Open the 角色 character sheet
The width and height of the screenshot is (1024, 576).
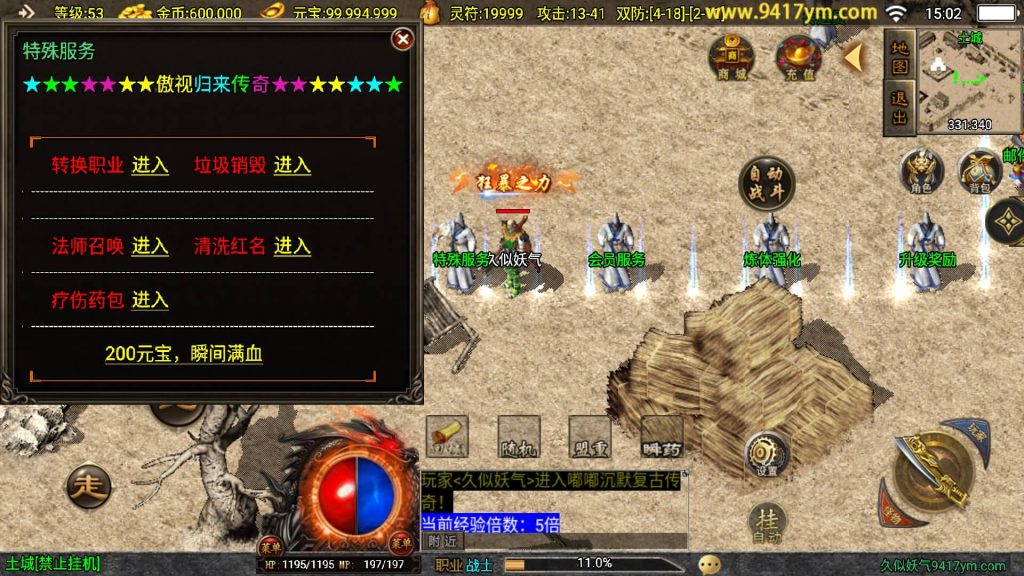(x=921, y=172)
